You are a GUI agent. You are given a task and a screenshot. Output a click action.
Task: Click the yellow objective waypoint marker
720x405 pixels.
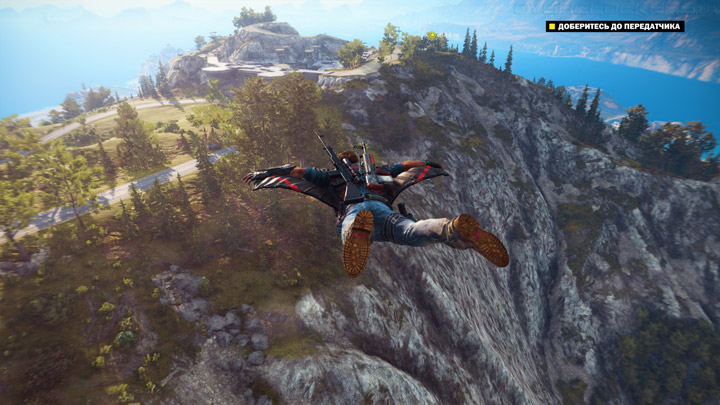(x=431, y=37)
